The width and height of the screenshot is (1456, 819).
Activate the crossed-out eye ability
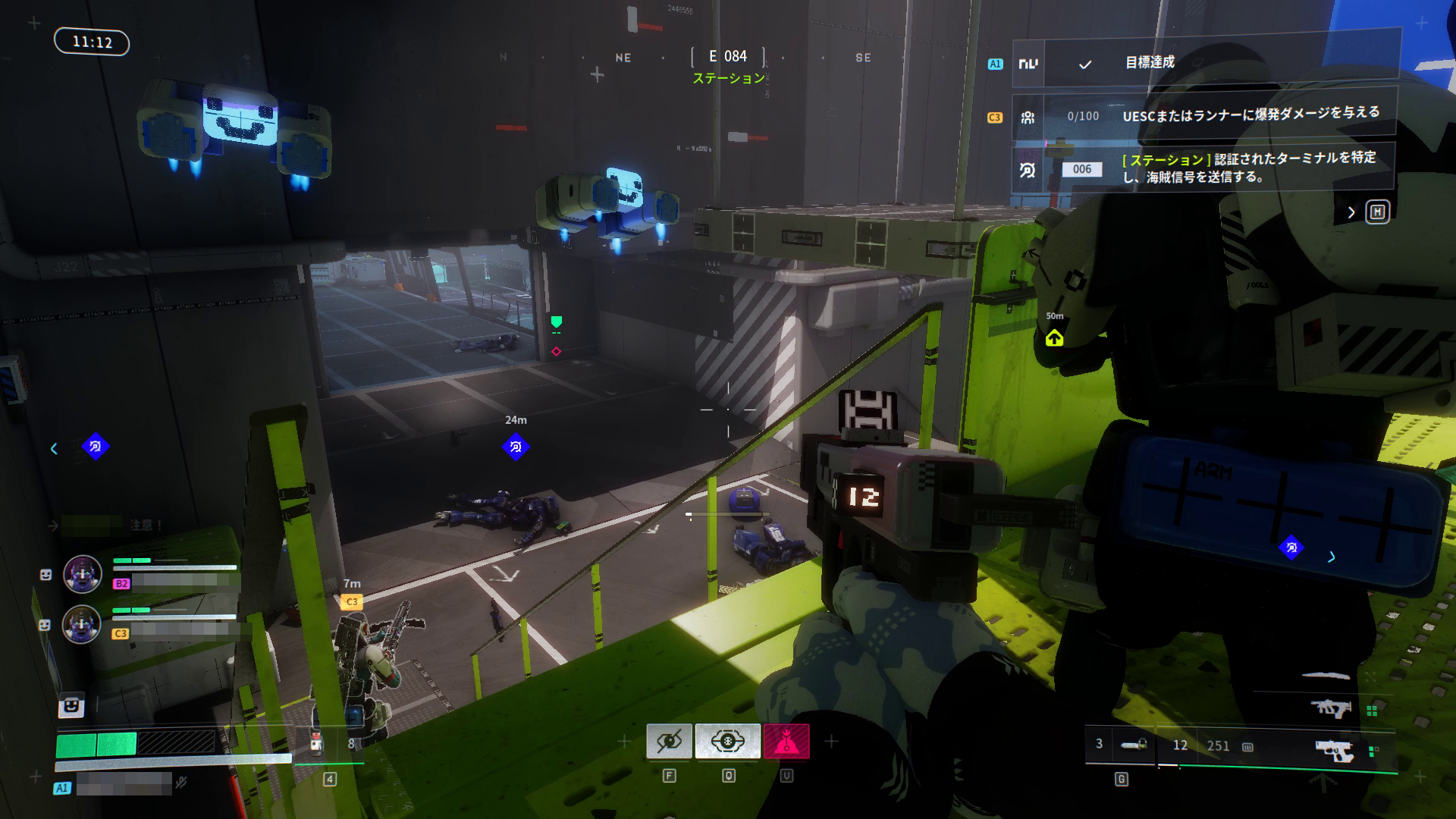coord(669,741)
